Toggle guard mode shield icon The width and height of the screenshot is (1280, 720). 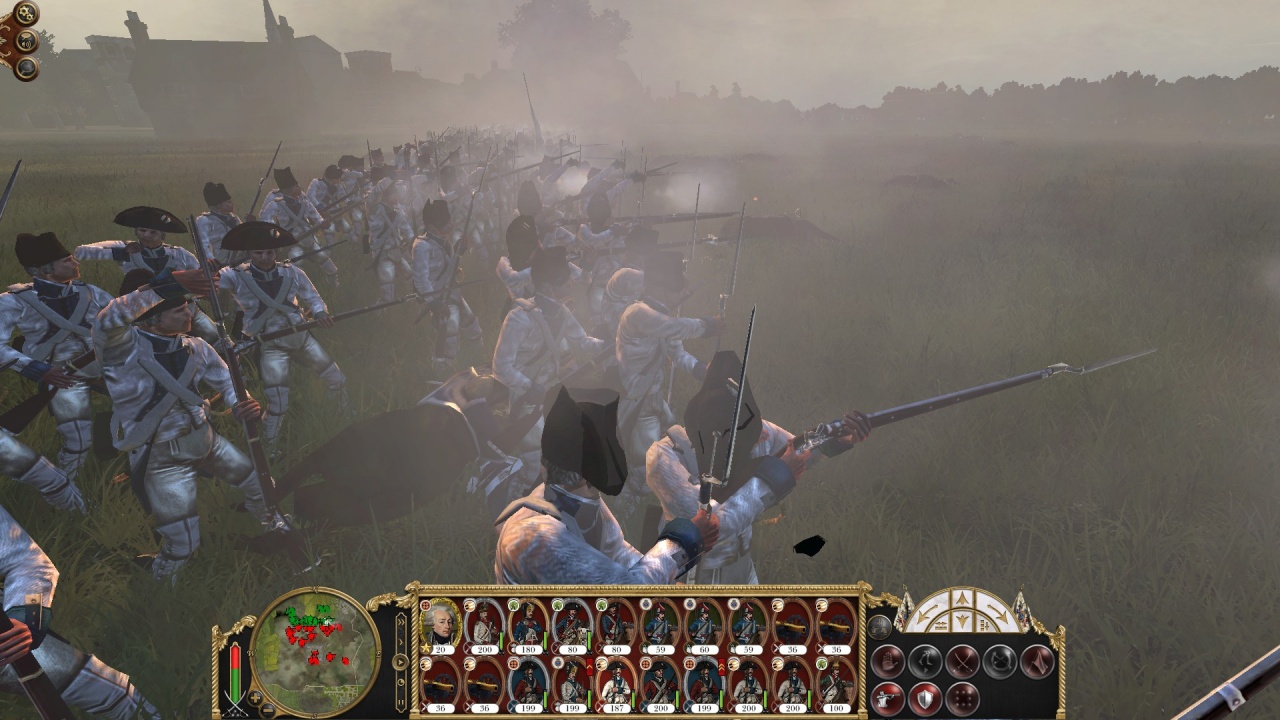924,698
